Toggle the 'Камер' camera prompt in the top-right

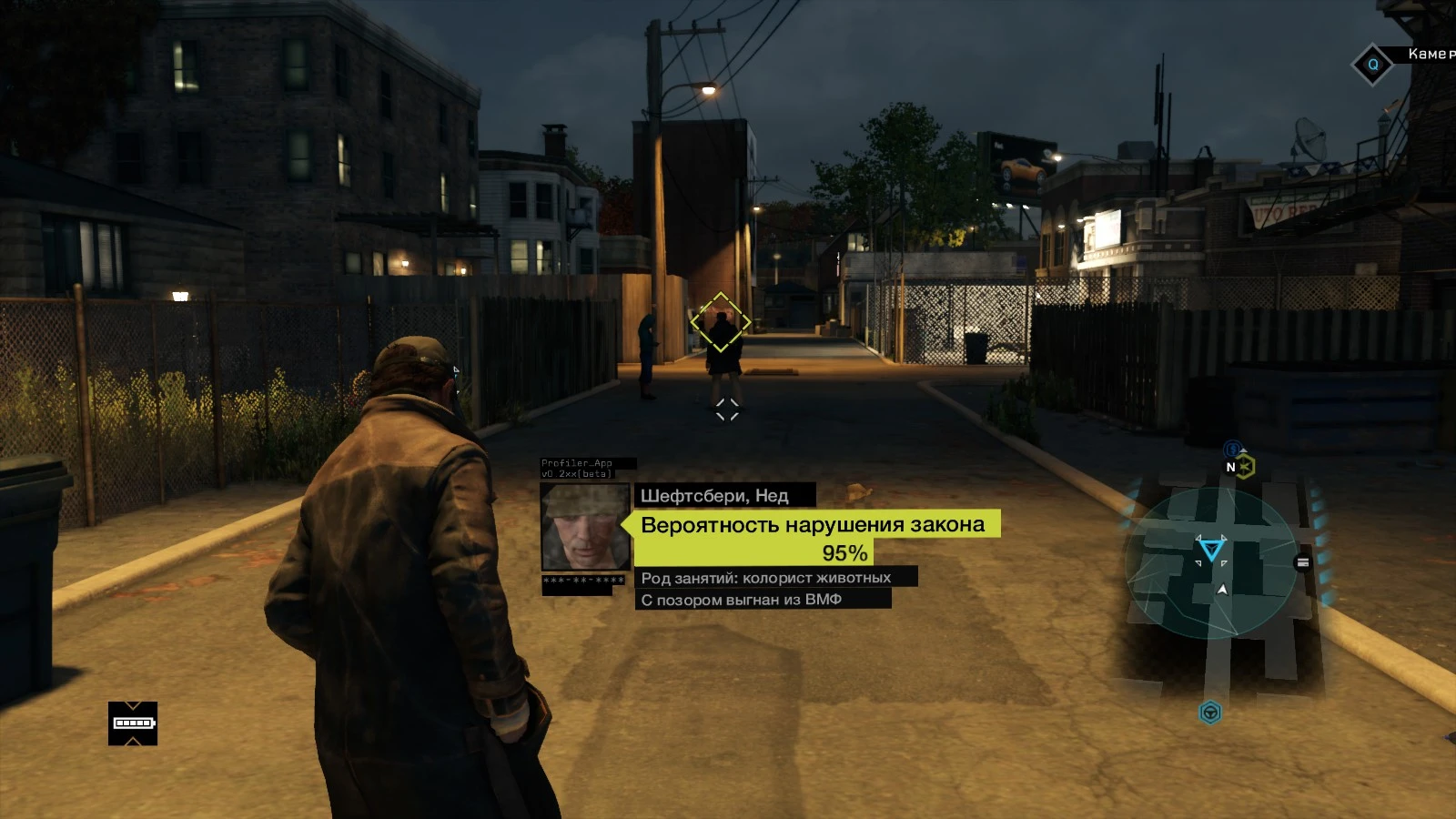(1431, 56)
